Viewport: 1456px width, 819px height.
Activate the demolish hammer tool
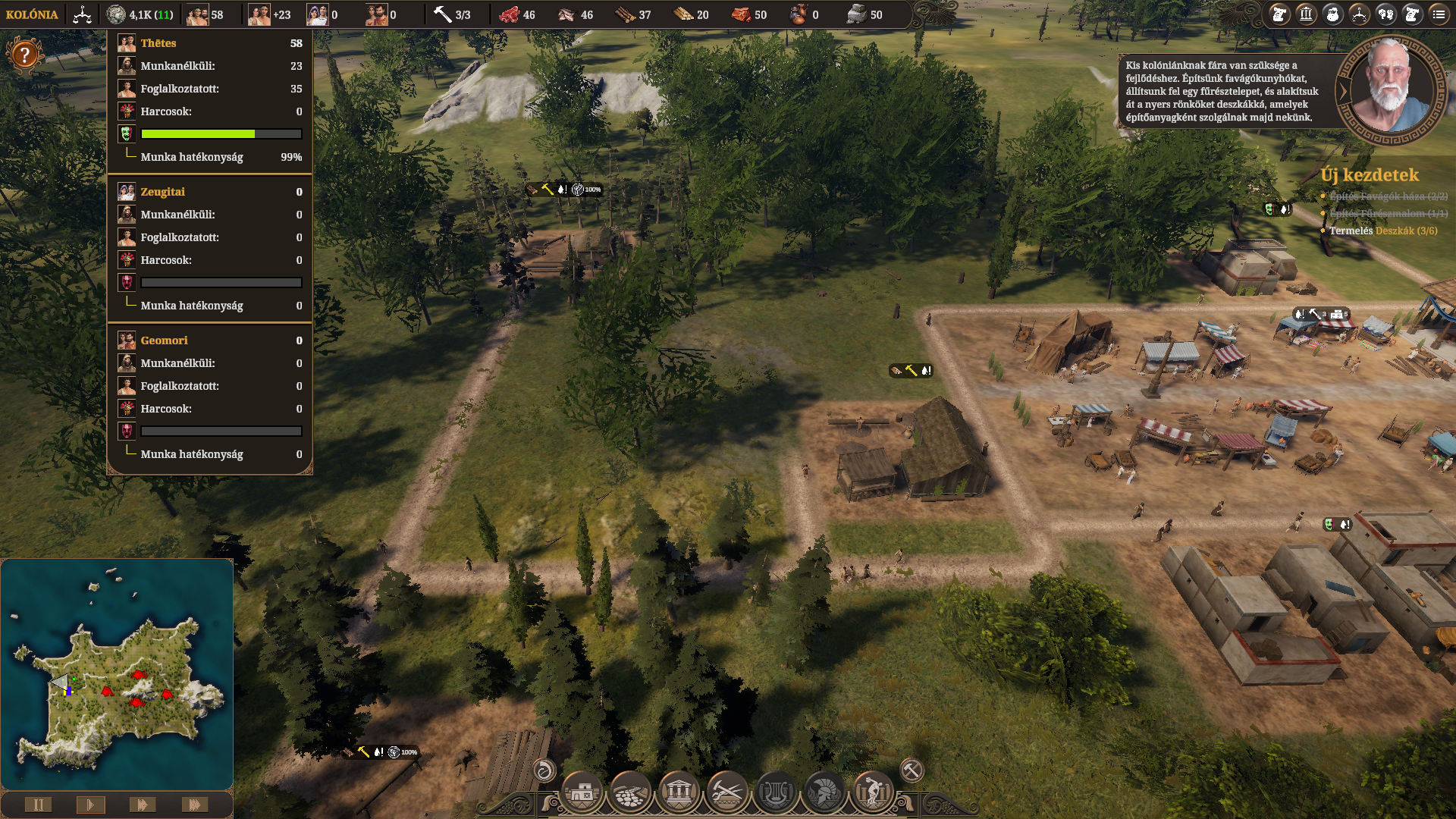click(x=912, y=770)
